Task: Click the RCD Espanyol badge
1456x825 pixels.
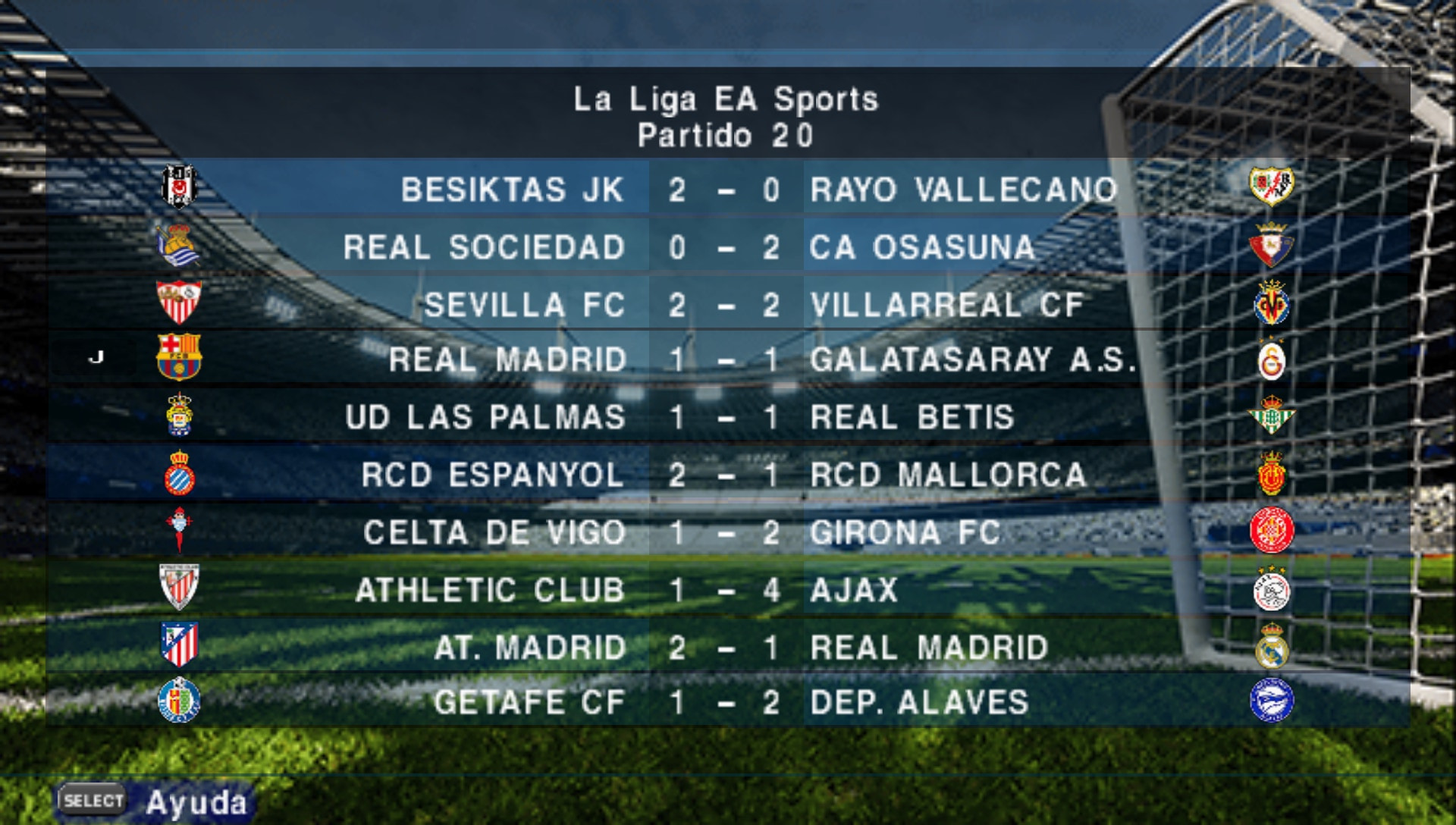Action: coord(180,474)
